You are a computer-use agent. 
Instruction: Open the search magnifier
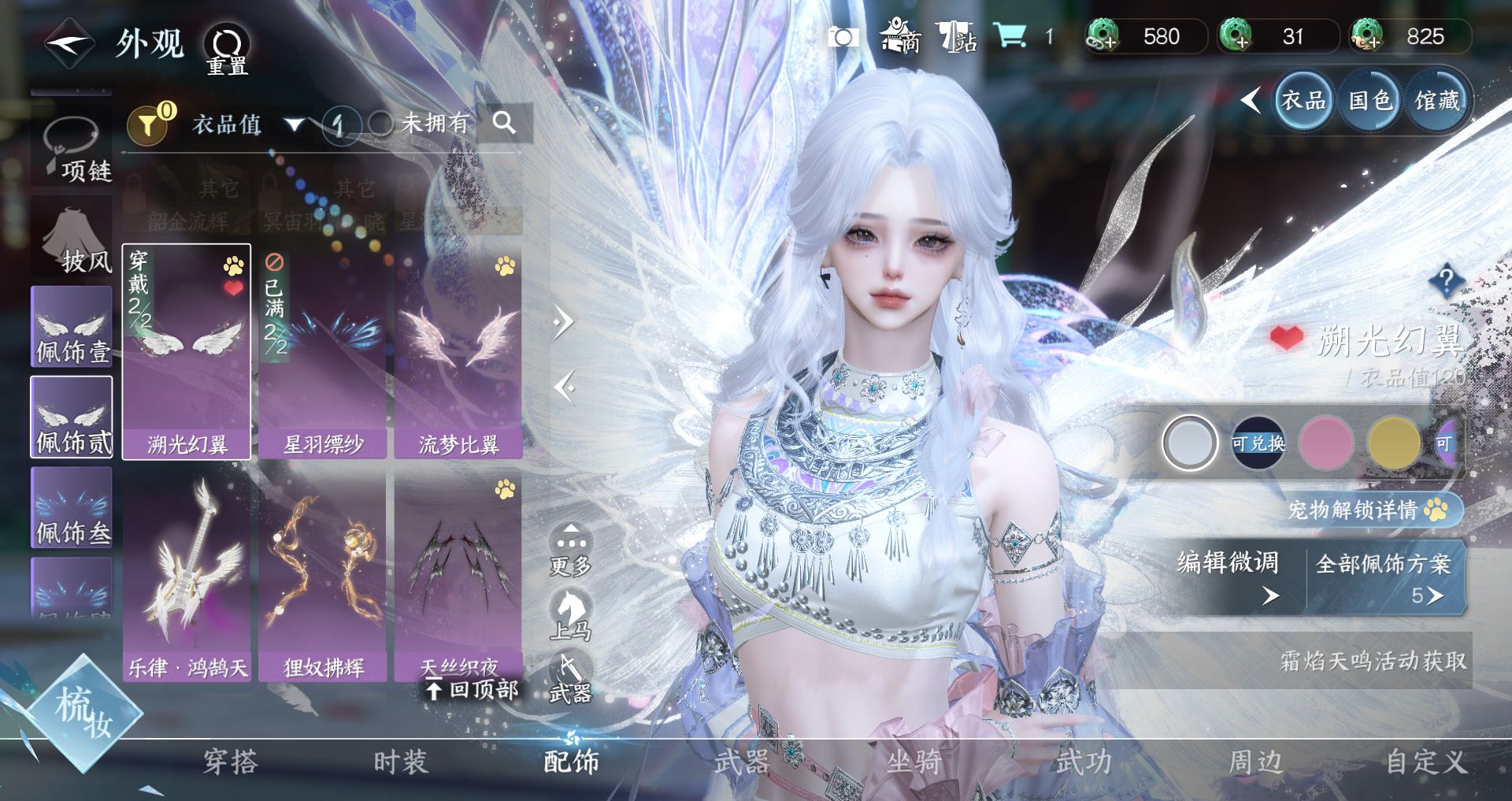pos(504,123)
